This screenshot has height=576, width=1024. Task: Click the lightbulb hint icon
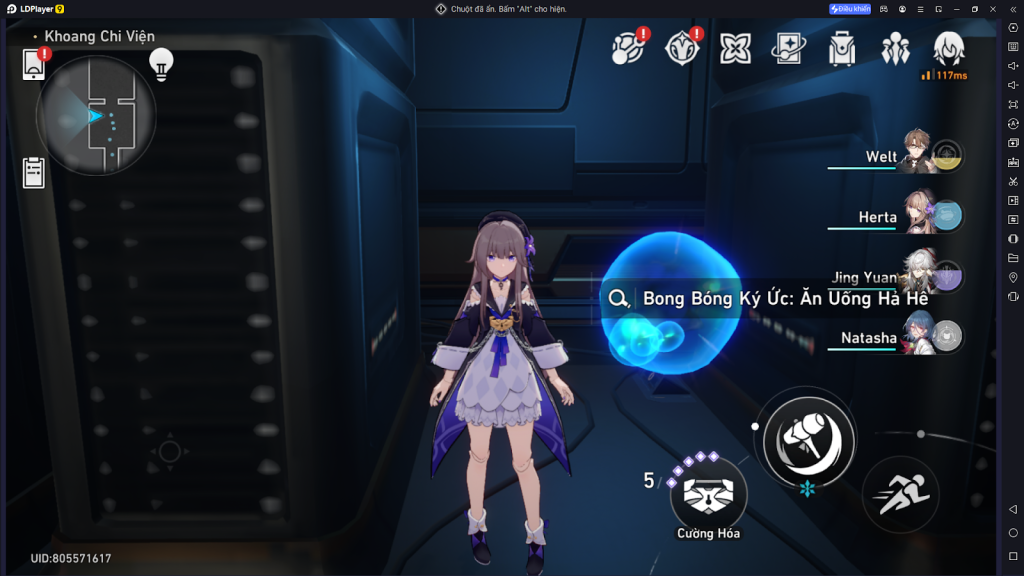point(161,63)
